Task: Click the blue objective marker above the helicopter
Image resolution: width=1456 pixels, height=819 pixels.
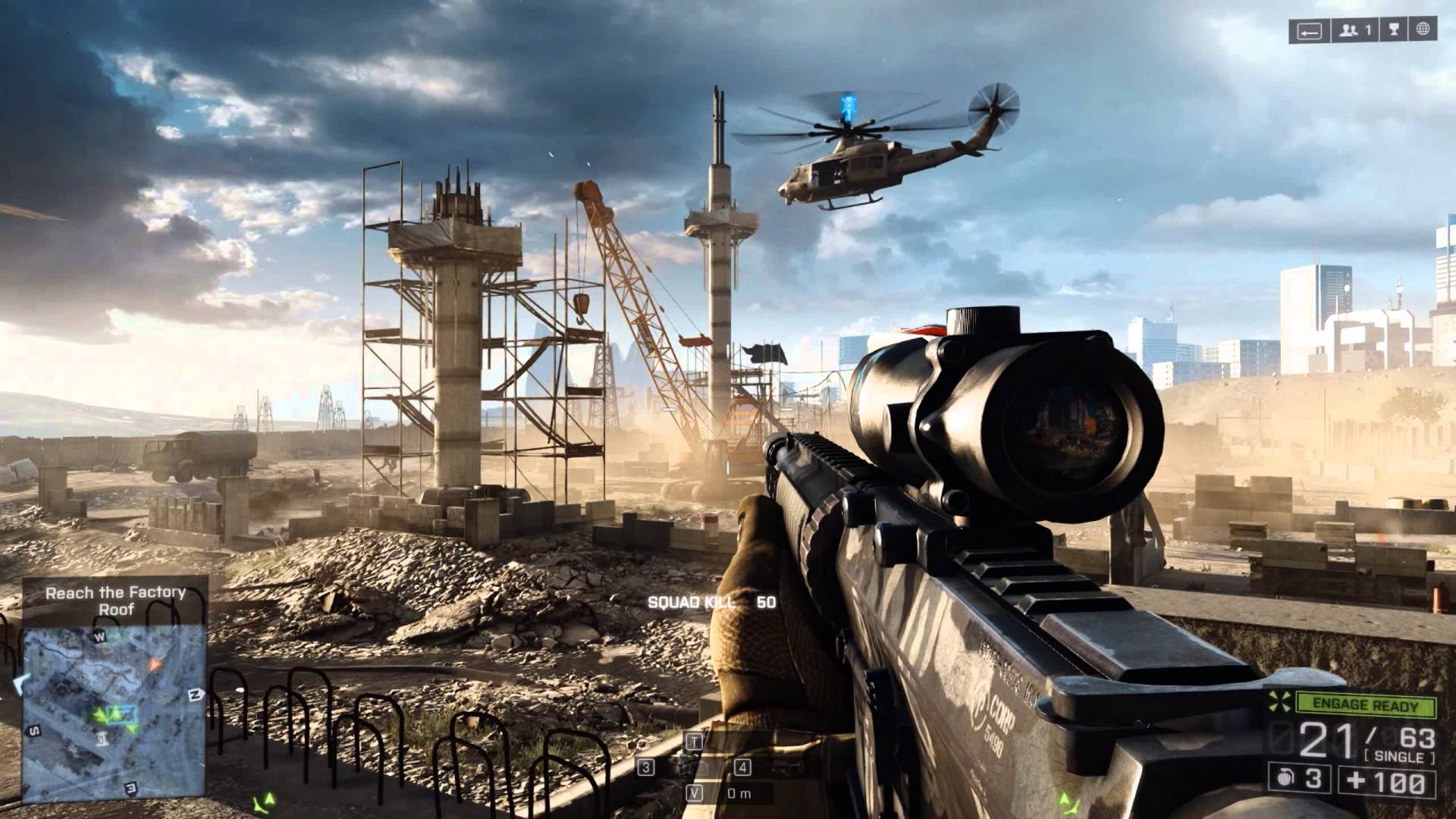Action: point(847,106)
